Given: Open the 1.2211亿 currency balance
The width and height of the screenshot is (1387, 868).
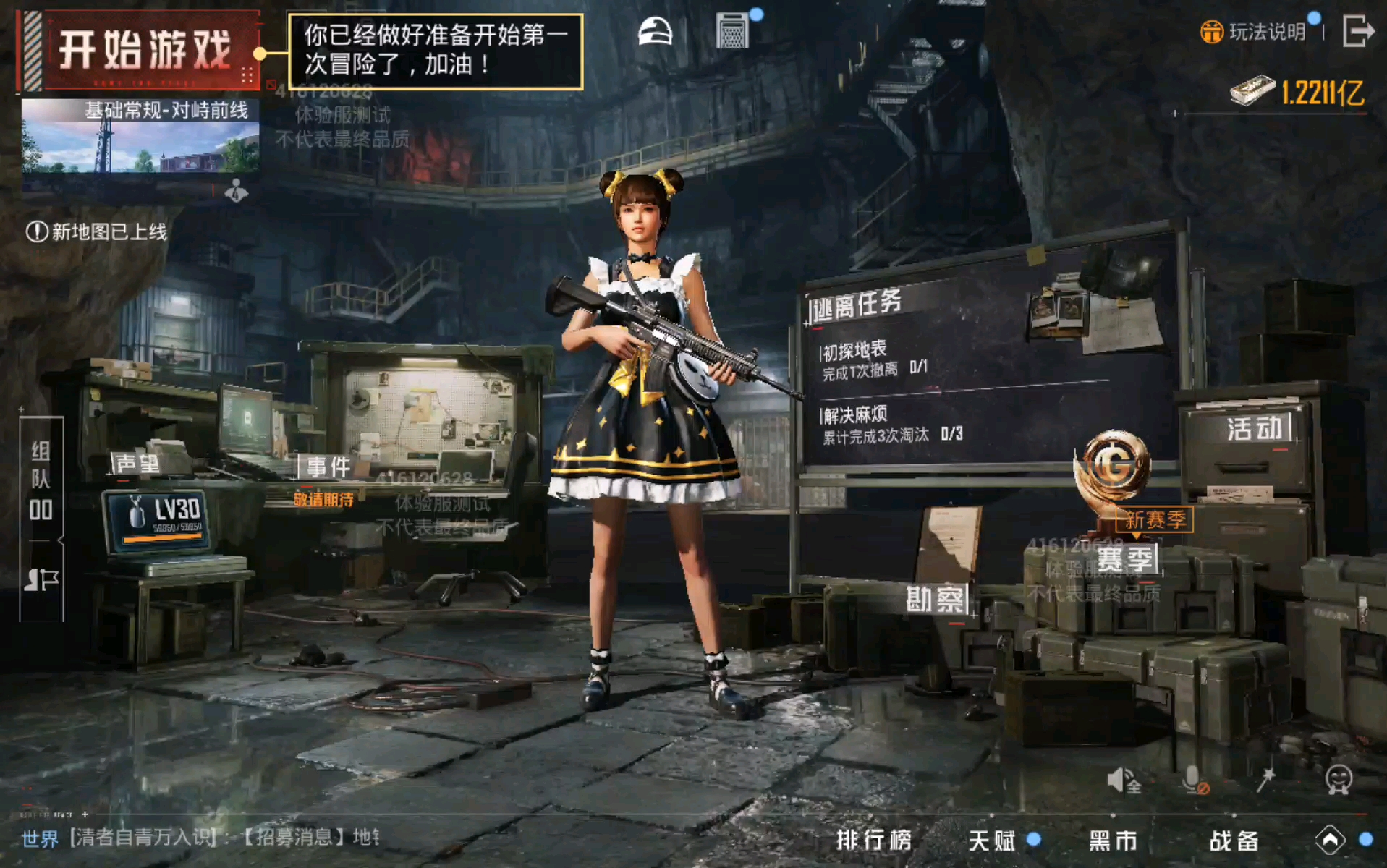Looking at the screenshot, I should (1299, 92).
